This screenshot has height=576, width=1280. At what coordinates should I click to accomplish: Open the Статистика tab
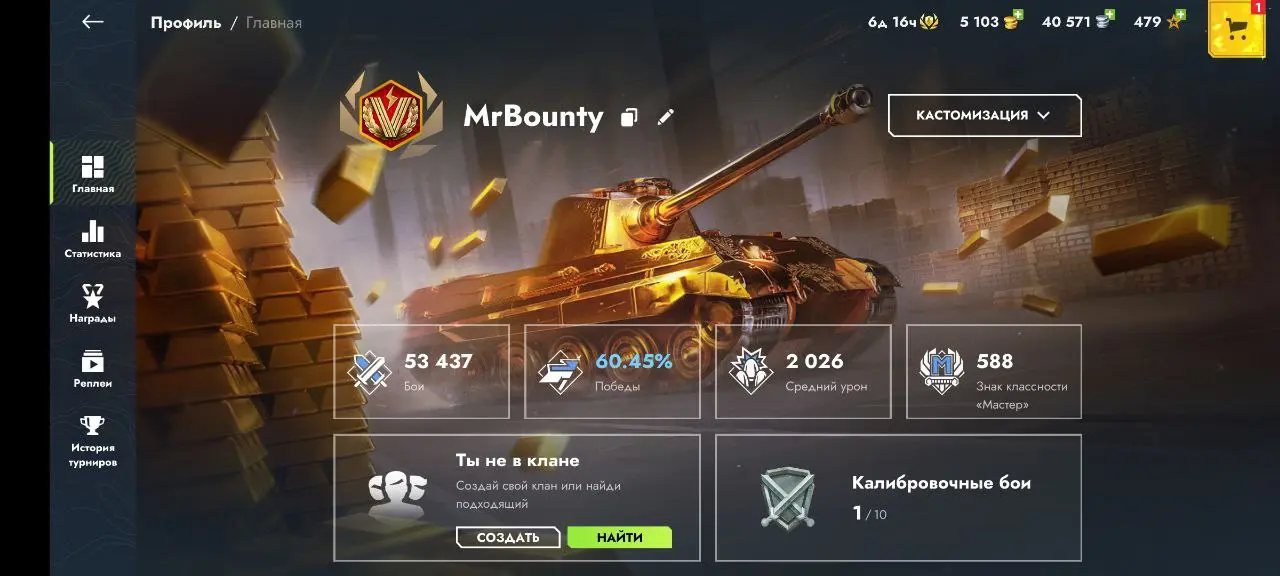92,239
